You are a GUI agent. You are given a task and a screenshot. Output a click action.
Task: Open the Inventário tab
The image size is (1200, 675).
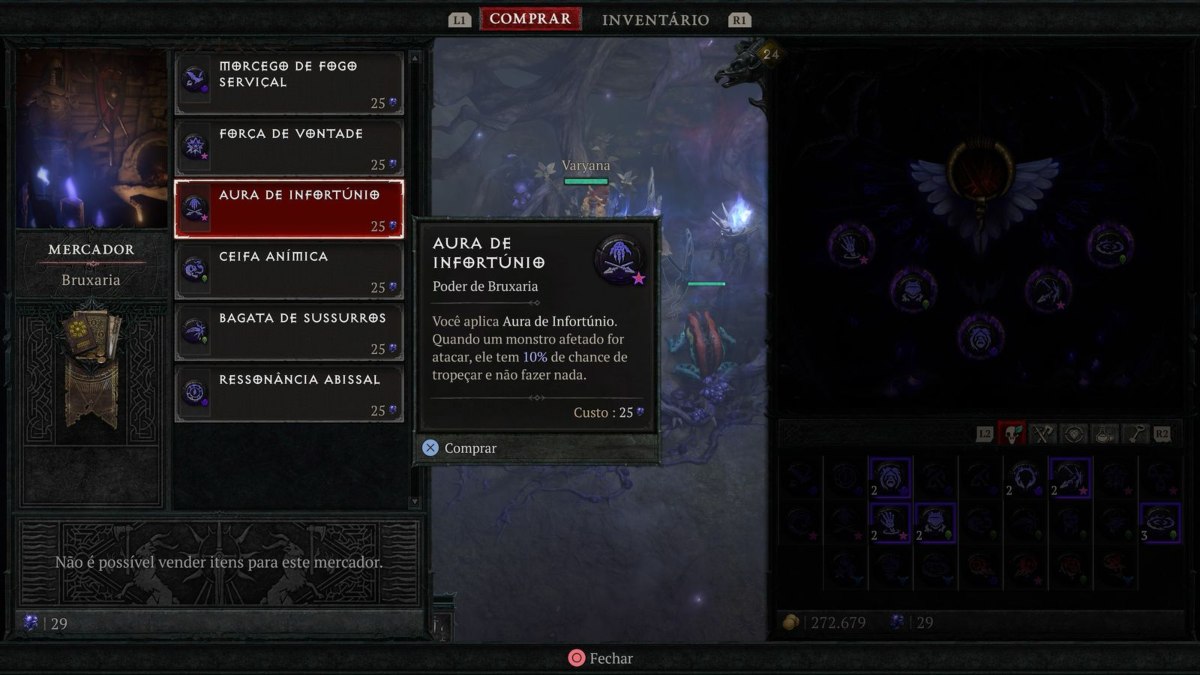click(x=655, y=20)
